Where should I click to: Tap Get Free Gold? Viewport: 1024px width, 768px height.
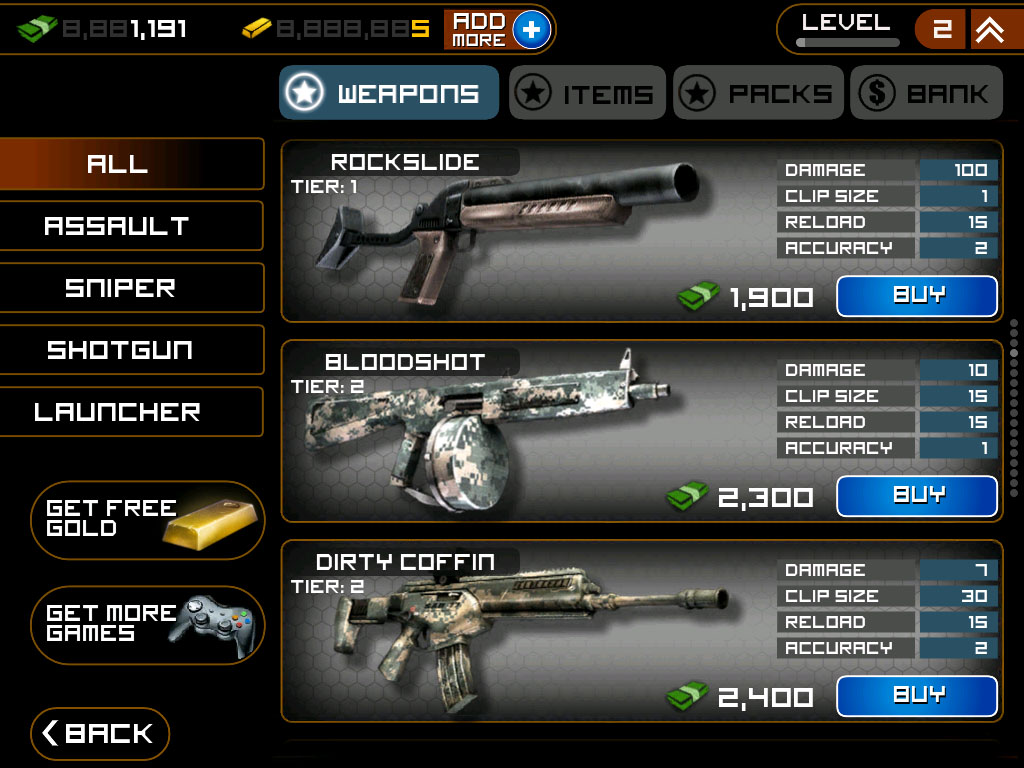click(x=148, y=519)
